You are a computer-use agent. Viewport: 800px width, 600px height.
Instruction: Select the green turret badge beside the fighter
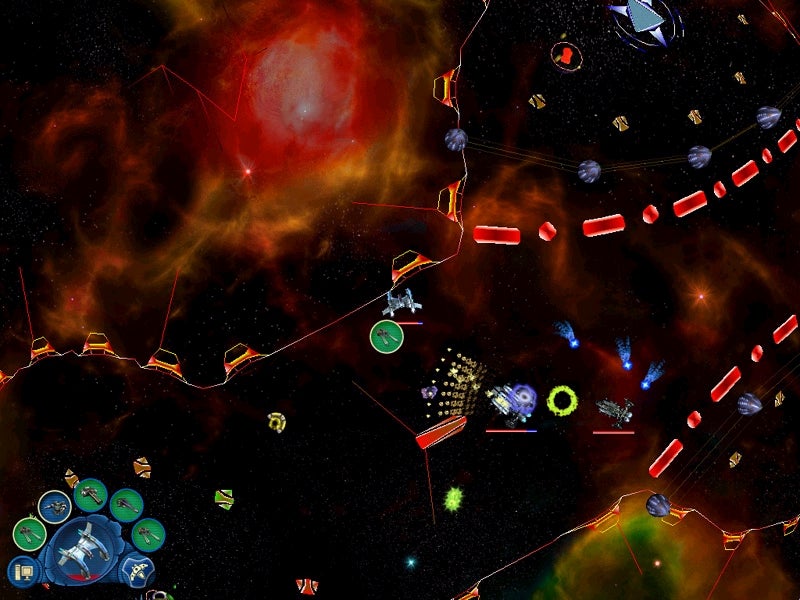(386, 337)
